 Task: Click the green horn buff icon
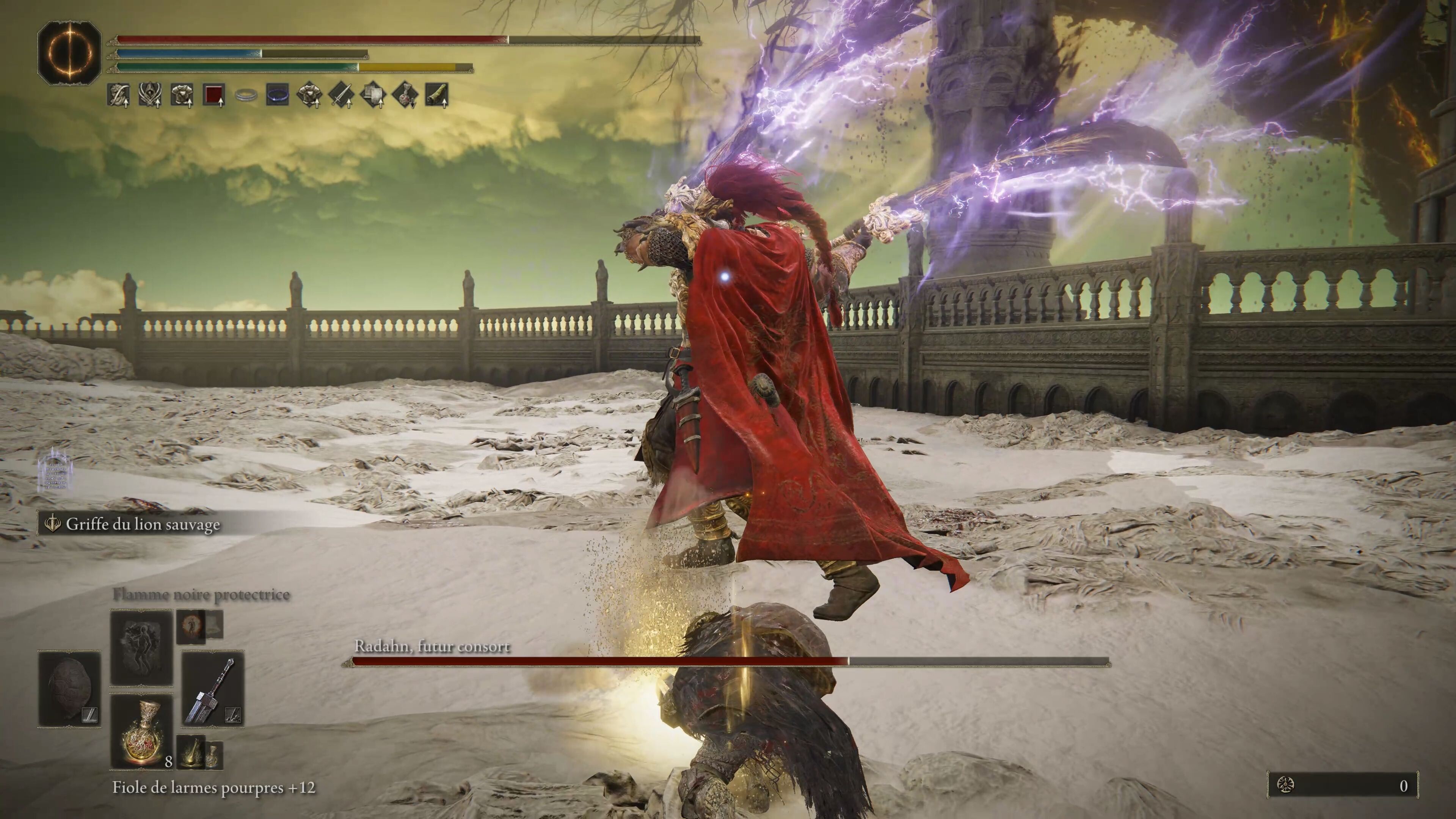(436, 95)
